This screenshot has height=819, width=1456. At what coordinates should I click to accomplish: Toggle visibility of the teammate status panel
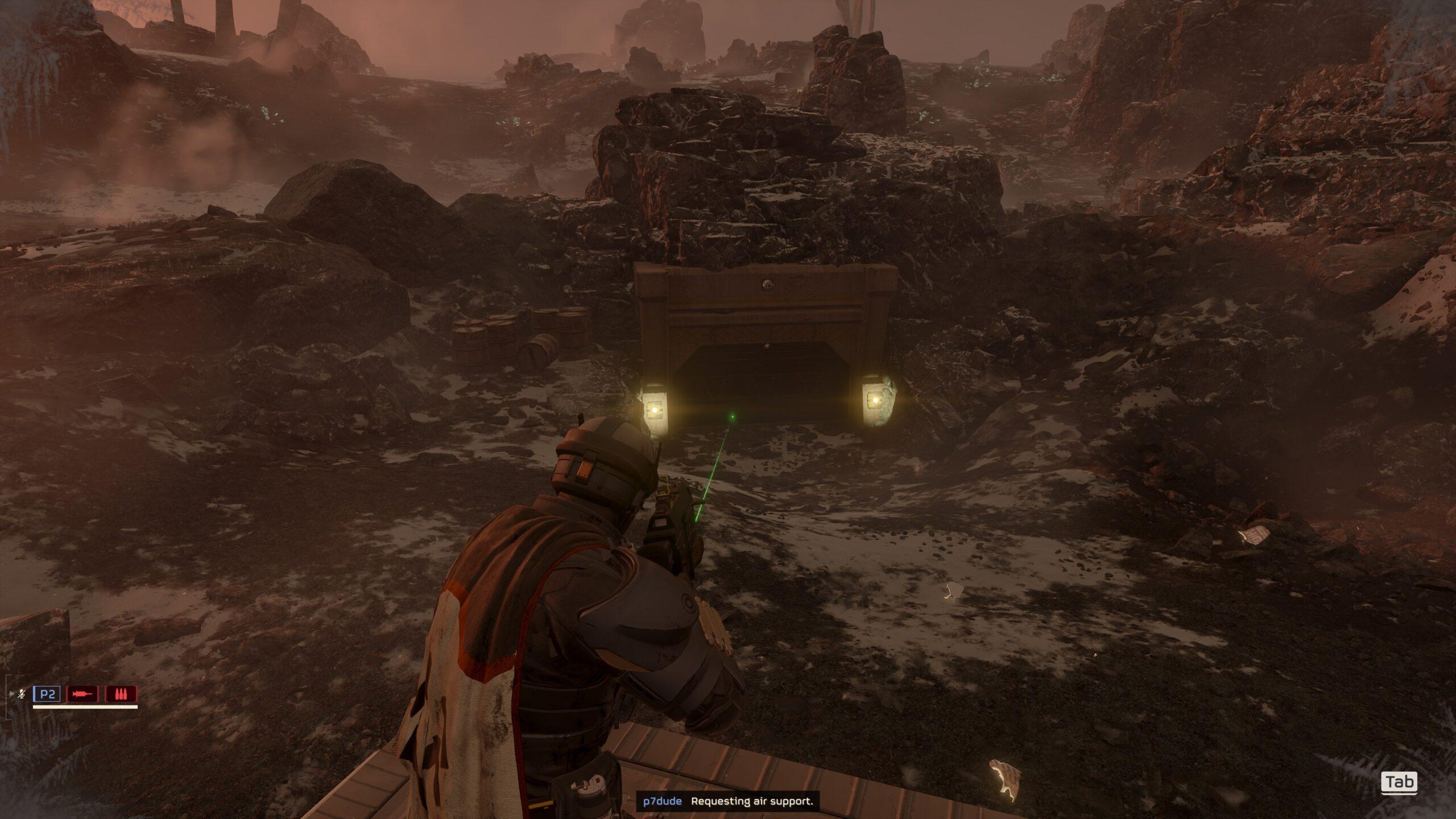click(12, 693)
